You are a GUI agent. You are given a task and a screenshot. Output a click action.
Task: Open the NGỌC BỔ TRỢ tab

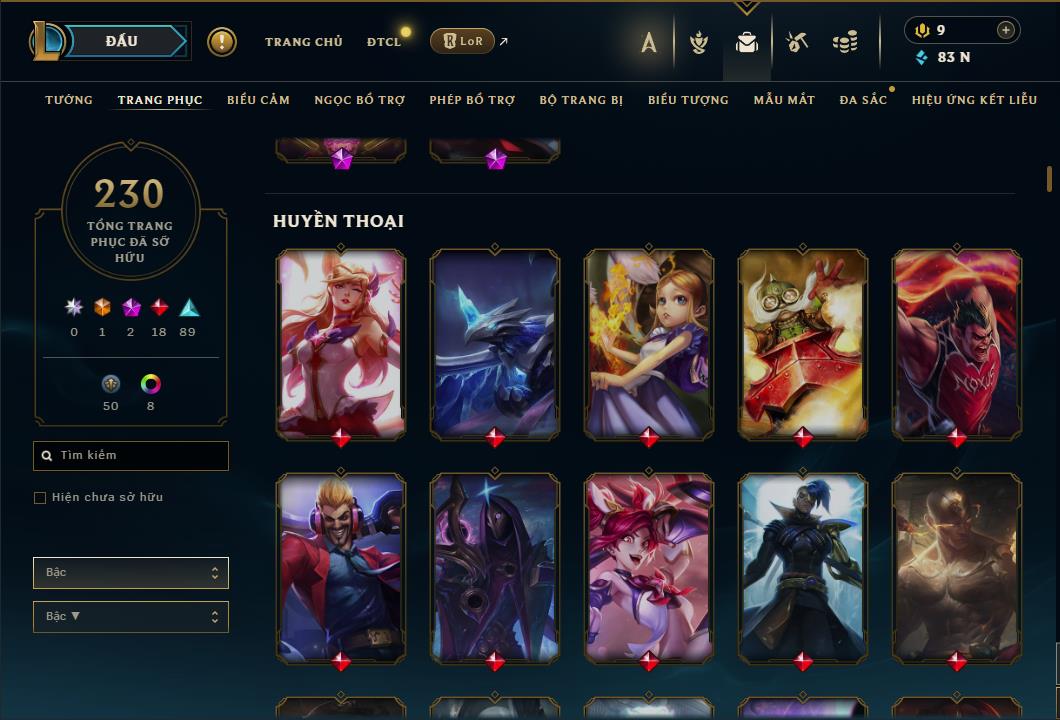[x=359, y=100]
